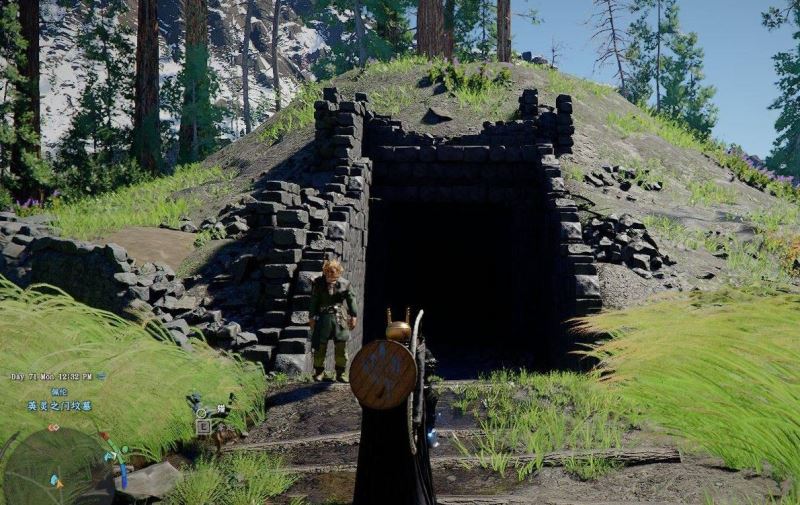Select the location name label above the minimap
Image resolution: width=800 pixels, height=505 pixels.
(x=59, y=406)
